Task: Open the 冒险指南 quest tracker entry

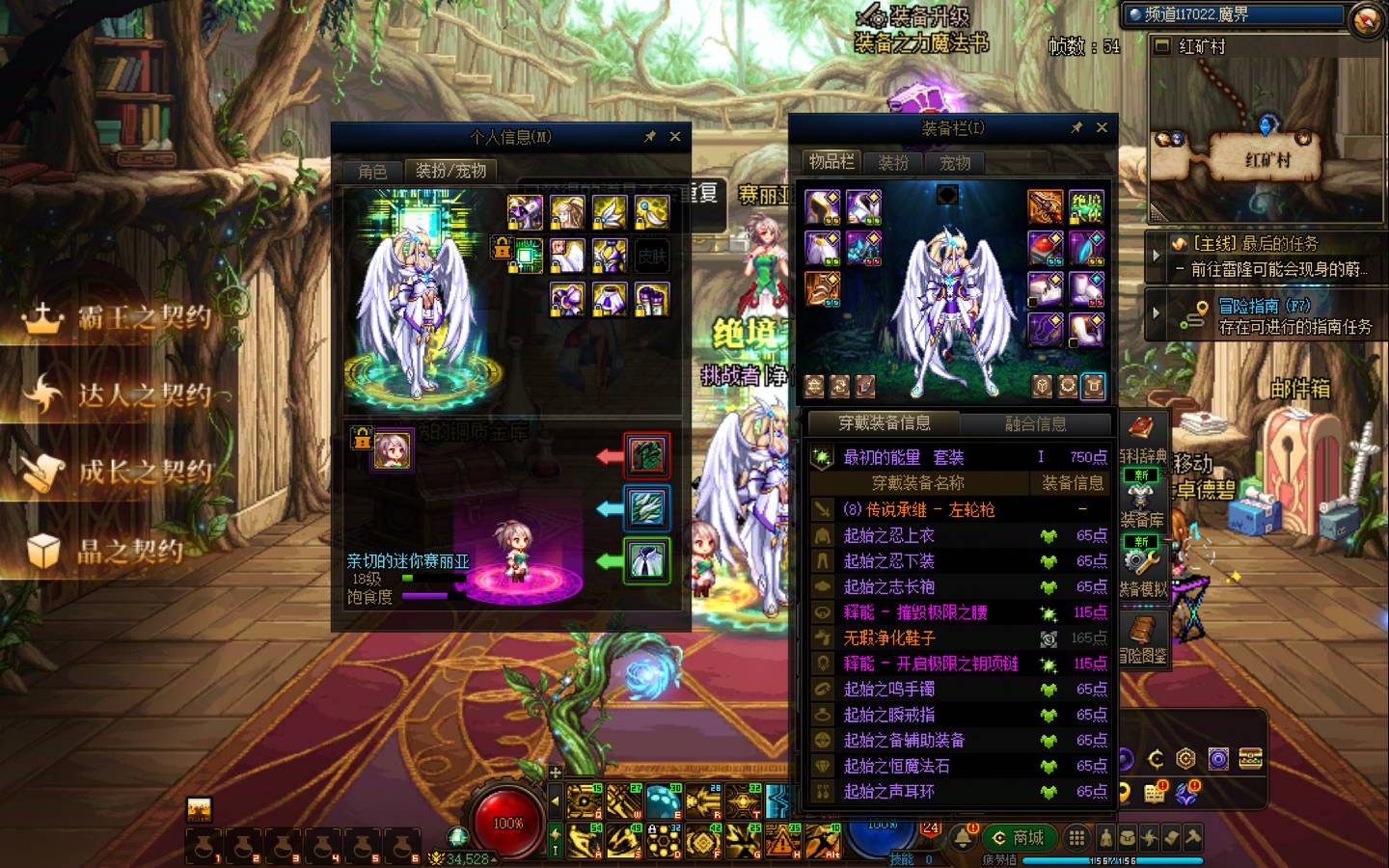Action: click(x=1264, y=315)
